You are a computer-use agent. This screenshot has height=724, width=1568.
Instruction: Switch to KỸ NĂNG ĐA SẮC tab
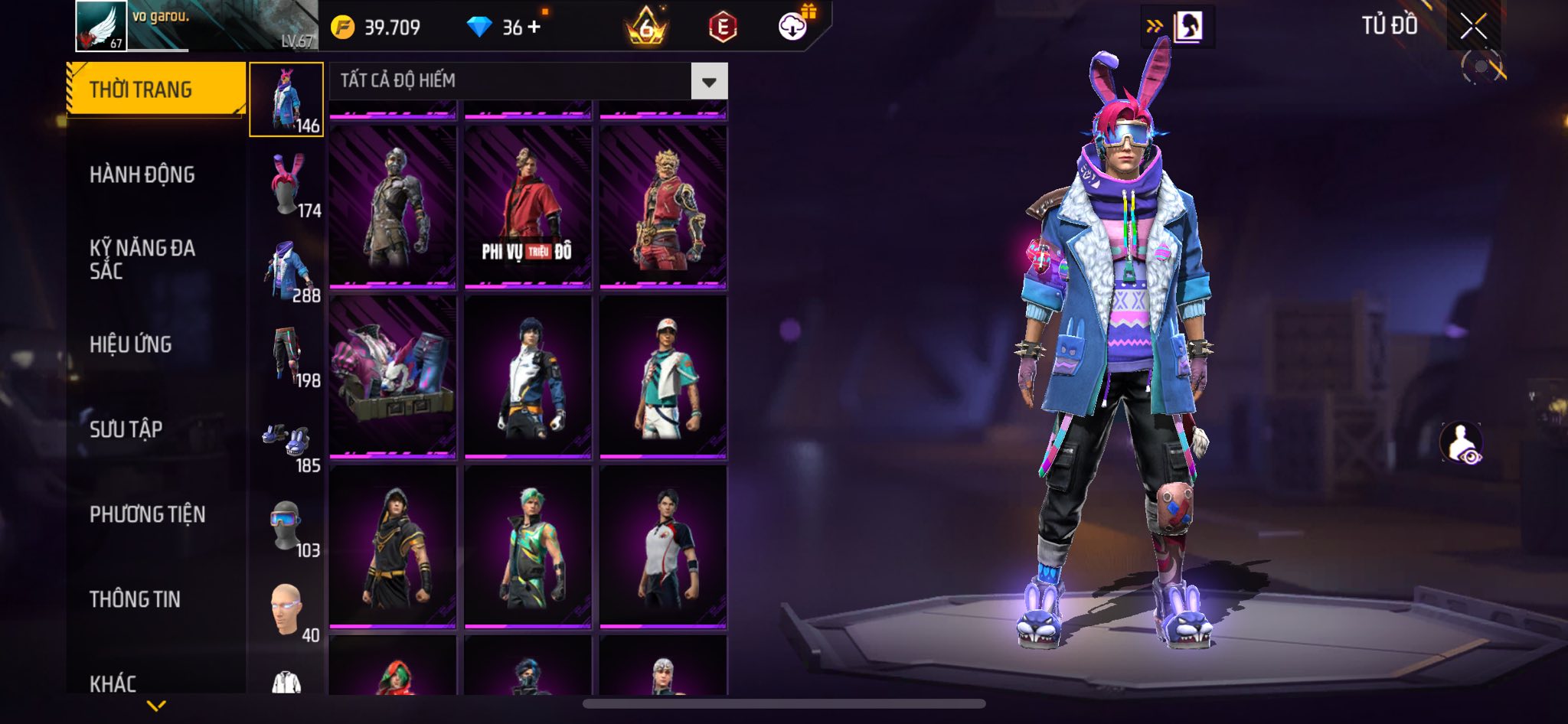[x=142, y=259]
